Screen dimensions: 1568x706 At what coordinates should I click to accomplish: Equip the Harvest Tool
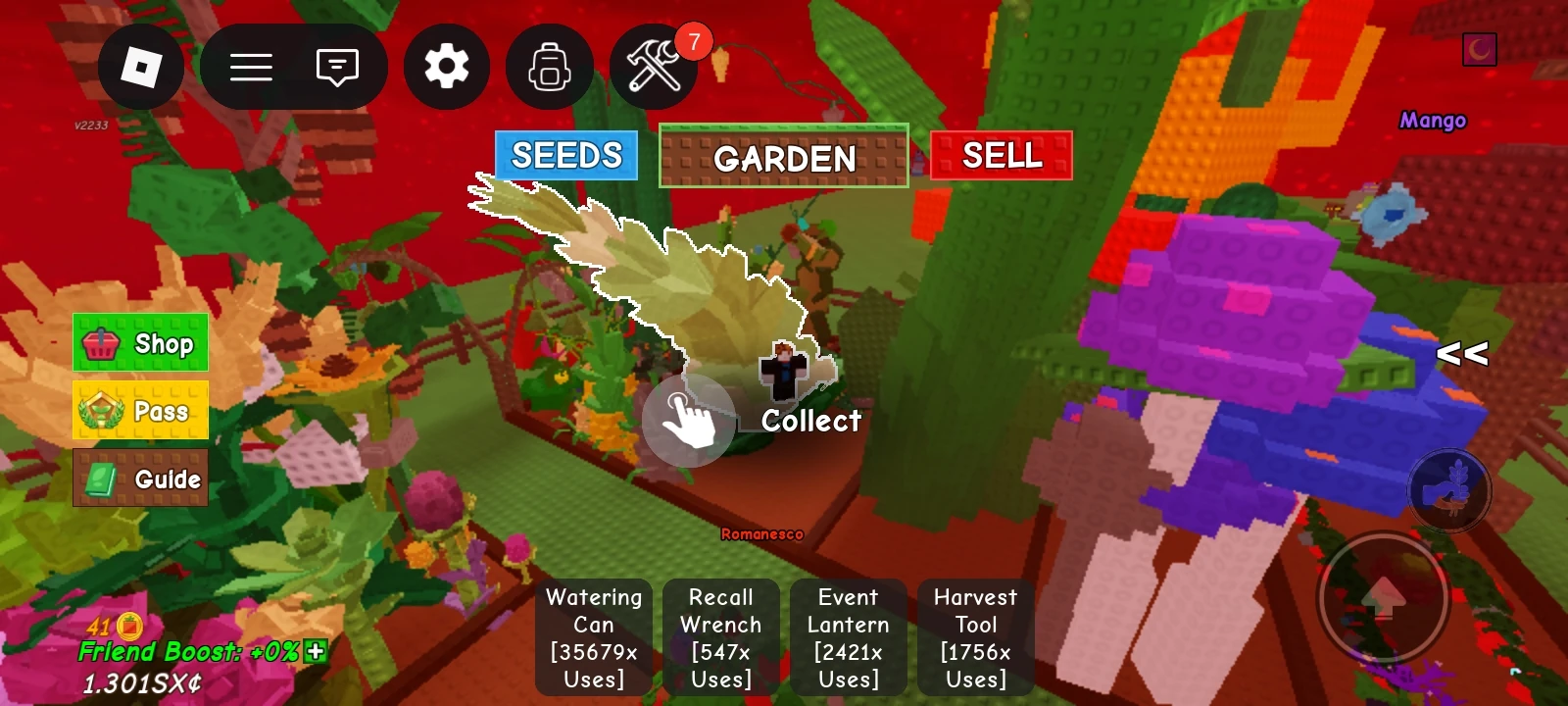pos(975,636)
